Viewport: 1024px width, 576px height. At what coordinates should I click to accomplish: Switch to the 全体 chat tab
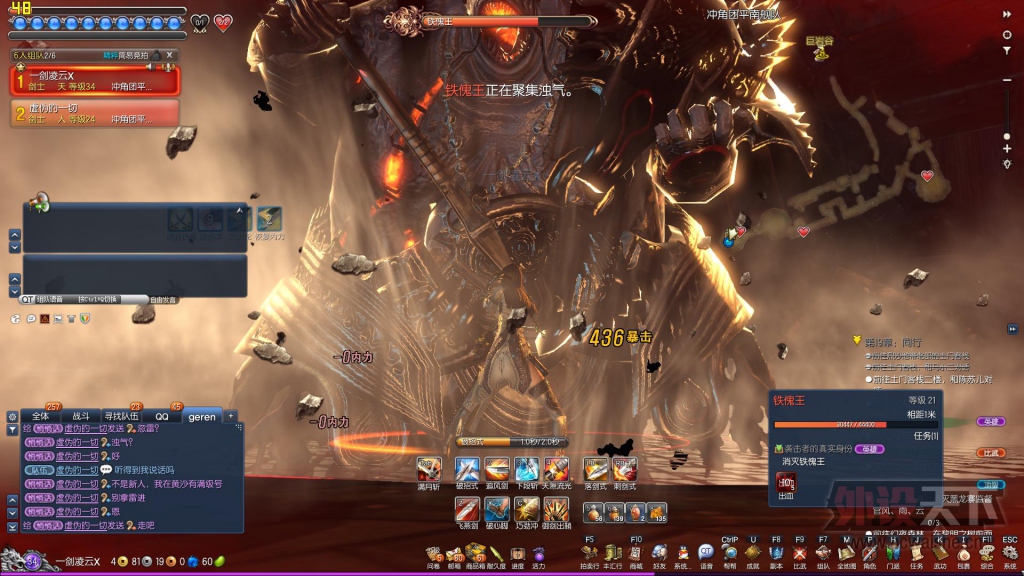pos(40,416)
